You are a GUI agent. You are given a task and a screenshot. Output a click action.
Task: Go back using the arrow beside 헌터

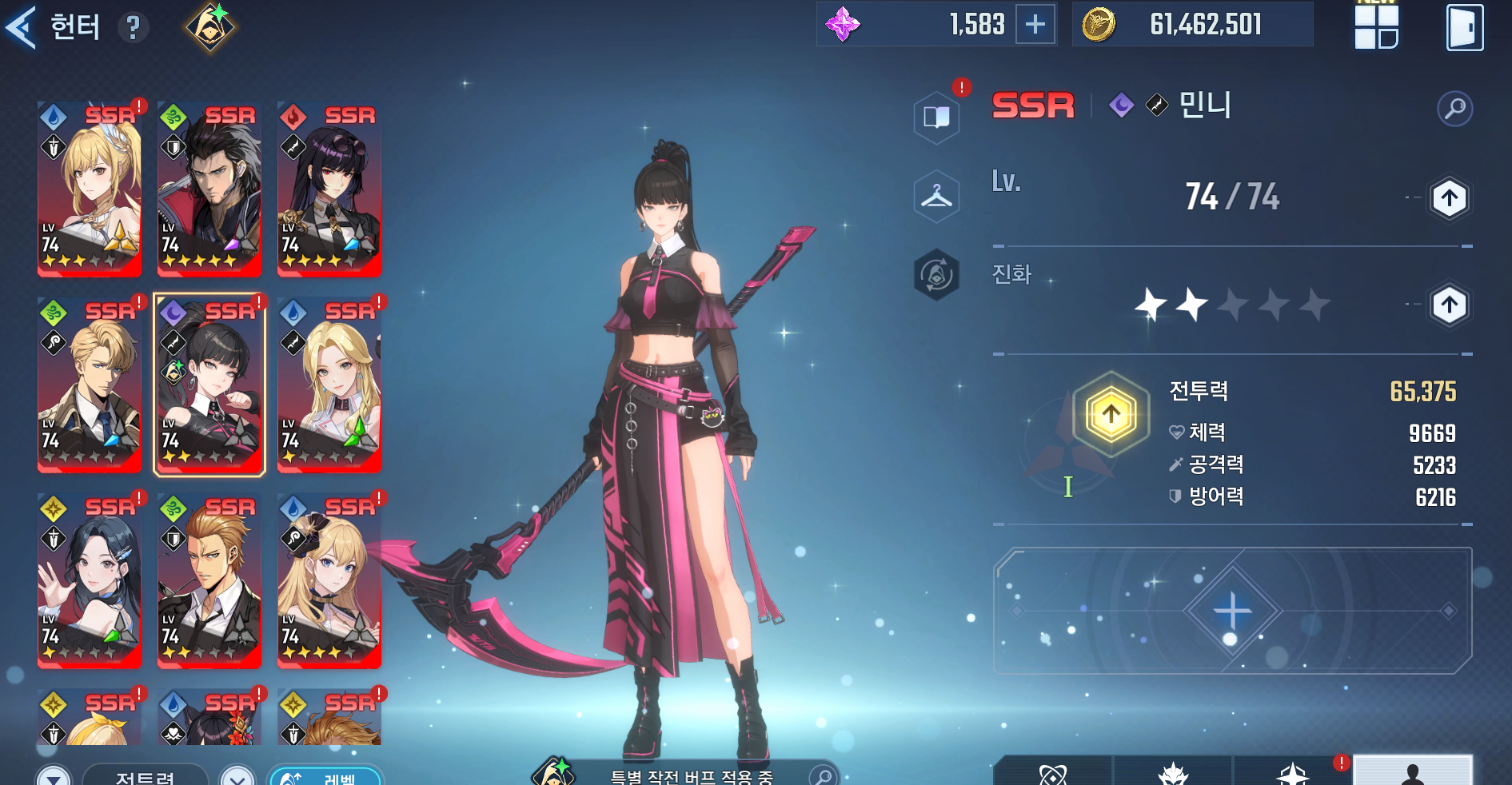22,27
